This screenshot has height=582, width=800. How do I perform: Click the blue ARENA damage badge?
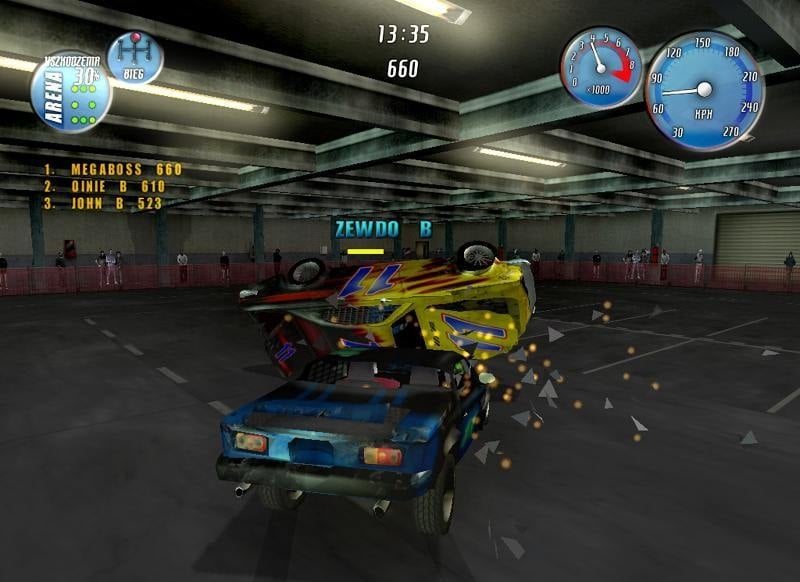click(x=70, y=94)
